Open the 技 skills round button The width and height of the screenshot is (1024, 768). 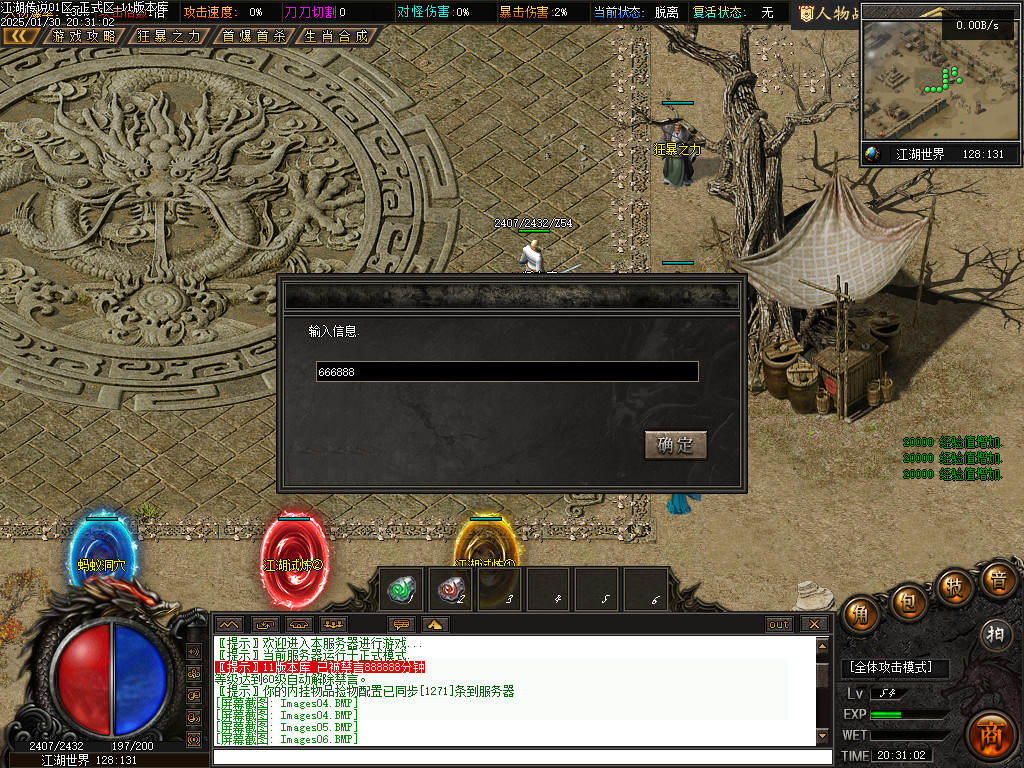(x=955, y=586)
